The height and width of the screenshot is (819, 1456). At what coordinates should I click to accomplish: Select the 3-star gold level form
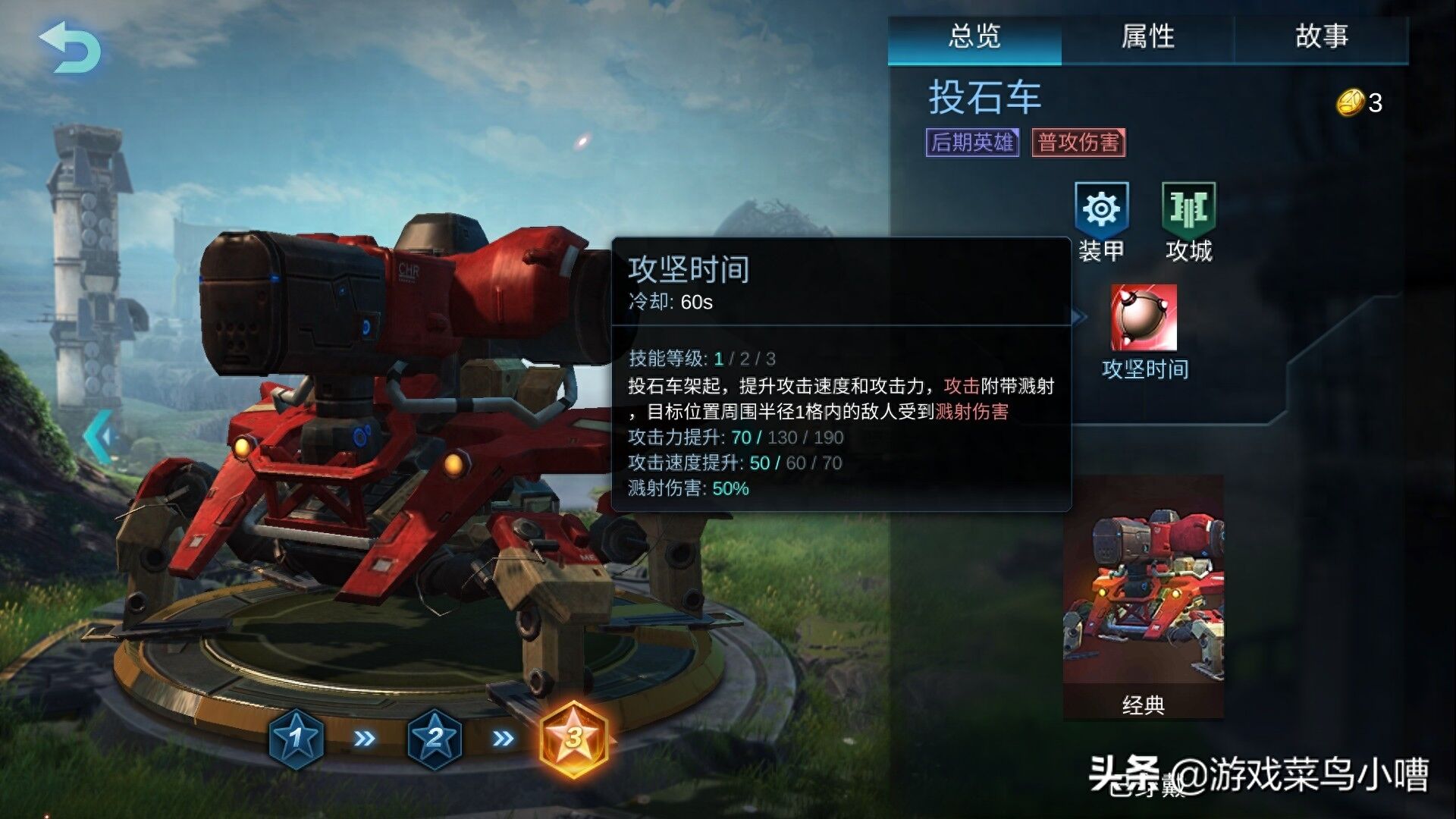(x=574, y=737)
